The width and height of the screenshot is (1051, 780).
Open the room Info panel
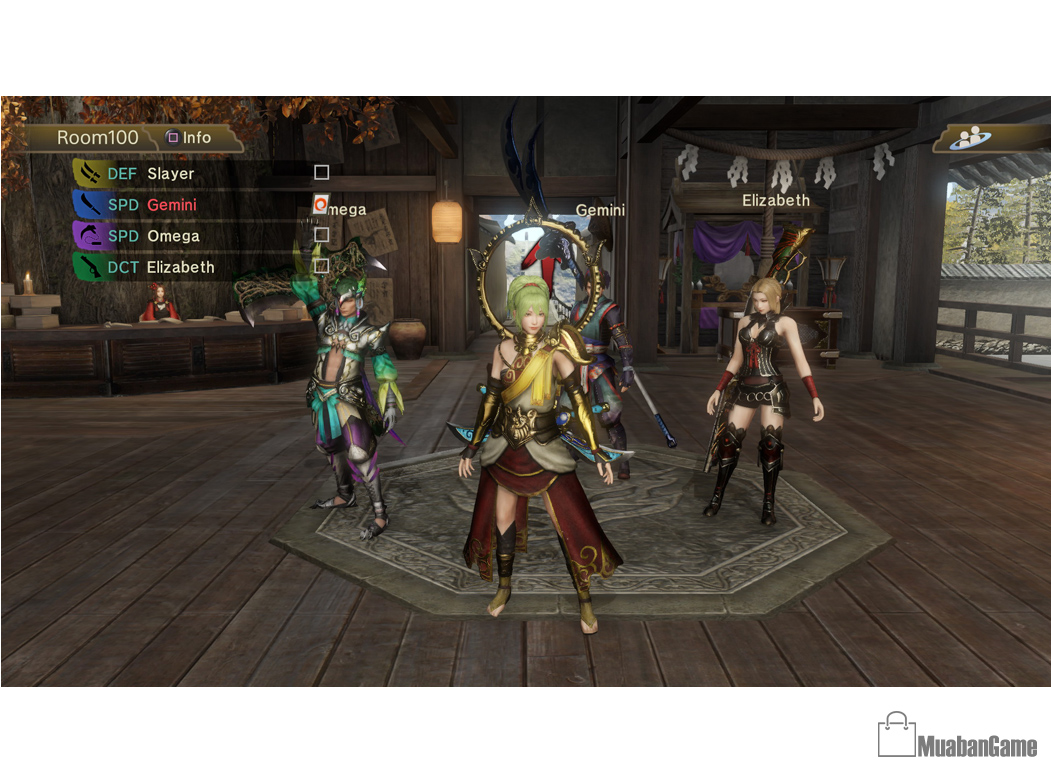(x=189, y=137)
